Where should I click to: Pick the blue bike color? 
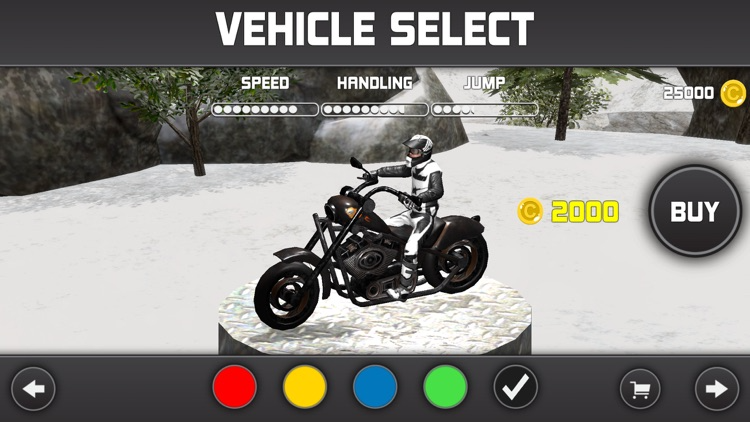tap(375, 388)
